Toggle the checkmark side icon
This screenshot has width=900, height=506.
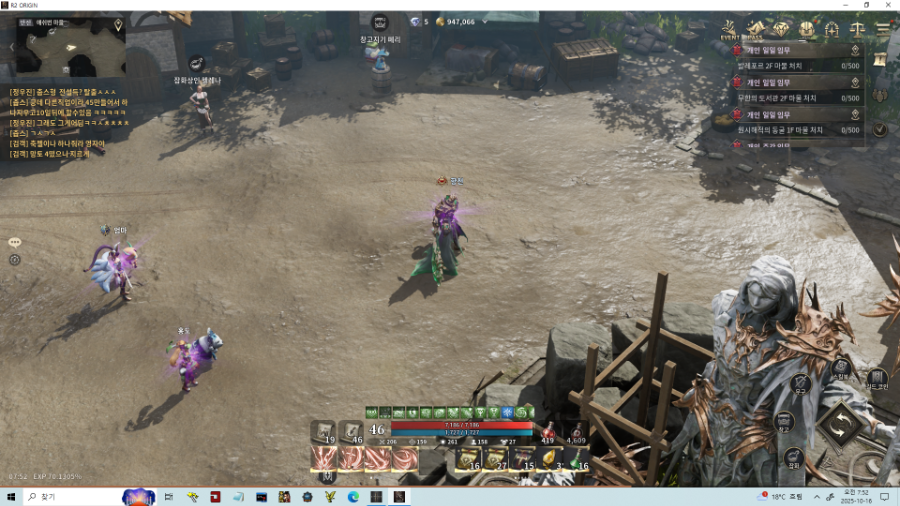(x=880, y=129)
